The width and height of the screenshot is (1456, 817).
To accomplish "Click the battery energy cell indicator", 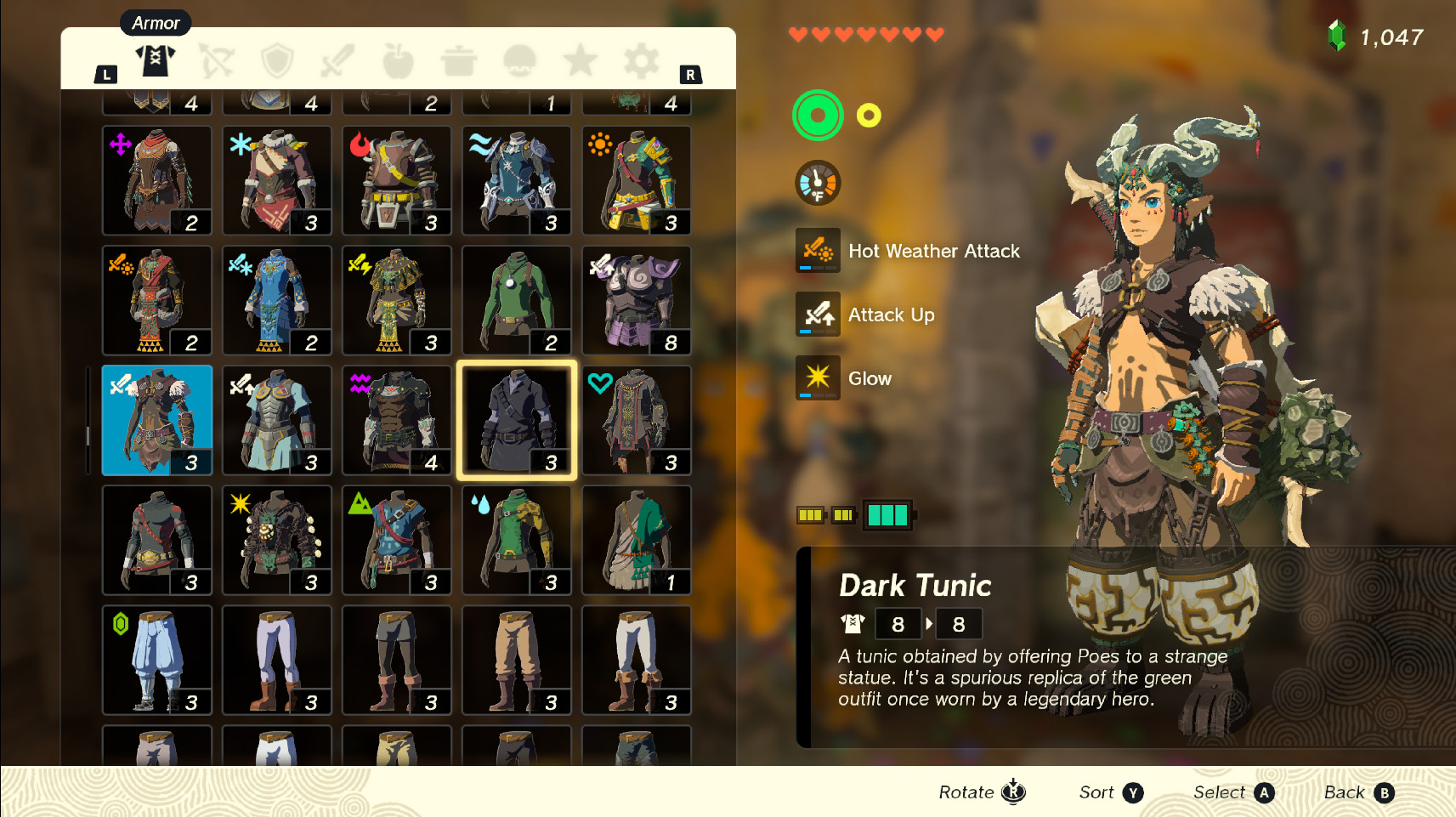I will 887,514.
